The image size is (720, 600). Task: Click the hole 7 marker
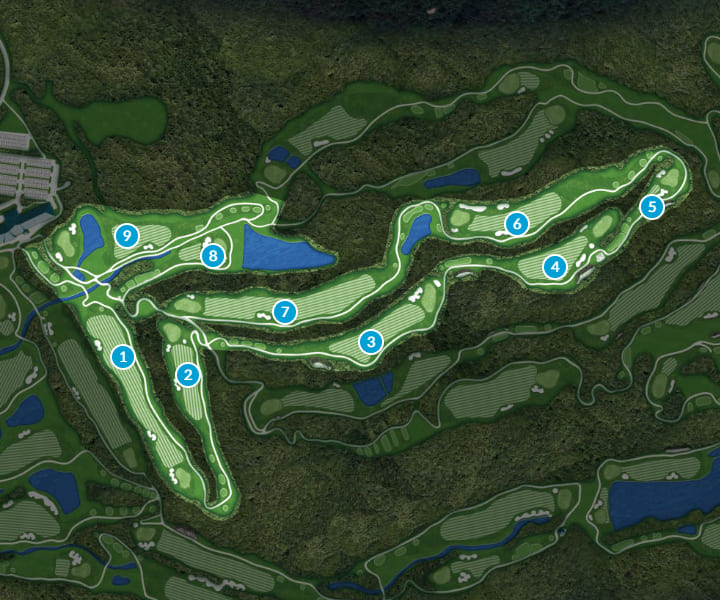pos(285,313)
